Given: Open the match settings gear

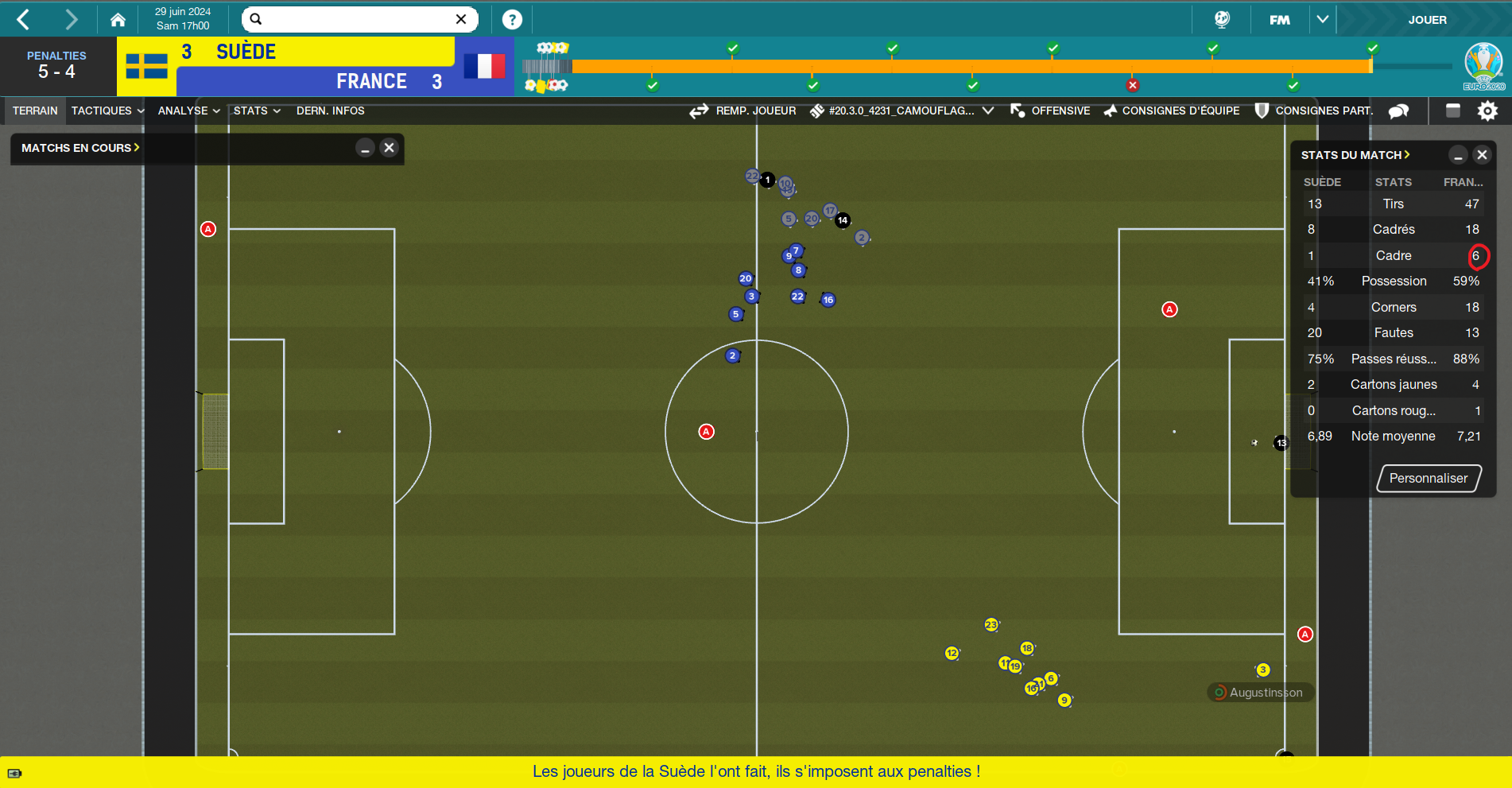Looking at the screenshot, I should pos(1487,111).
